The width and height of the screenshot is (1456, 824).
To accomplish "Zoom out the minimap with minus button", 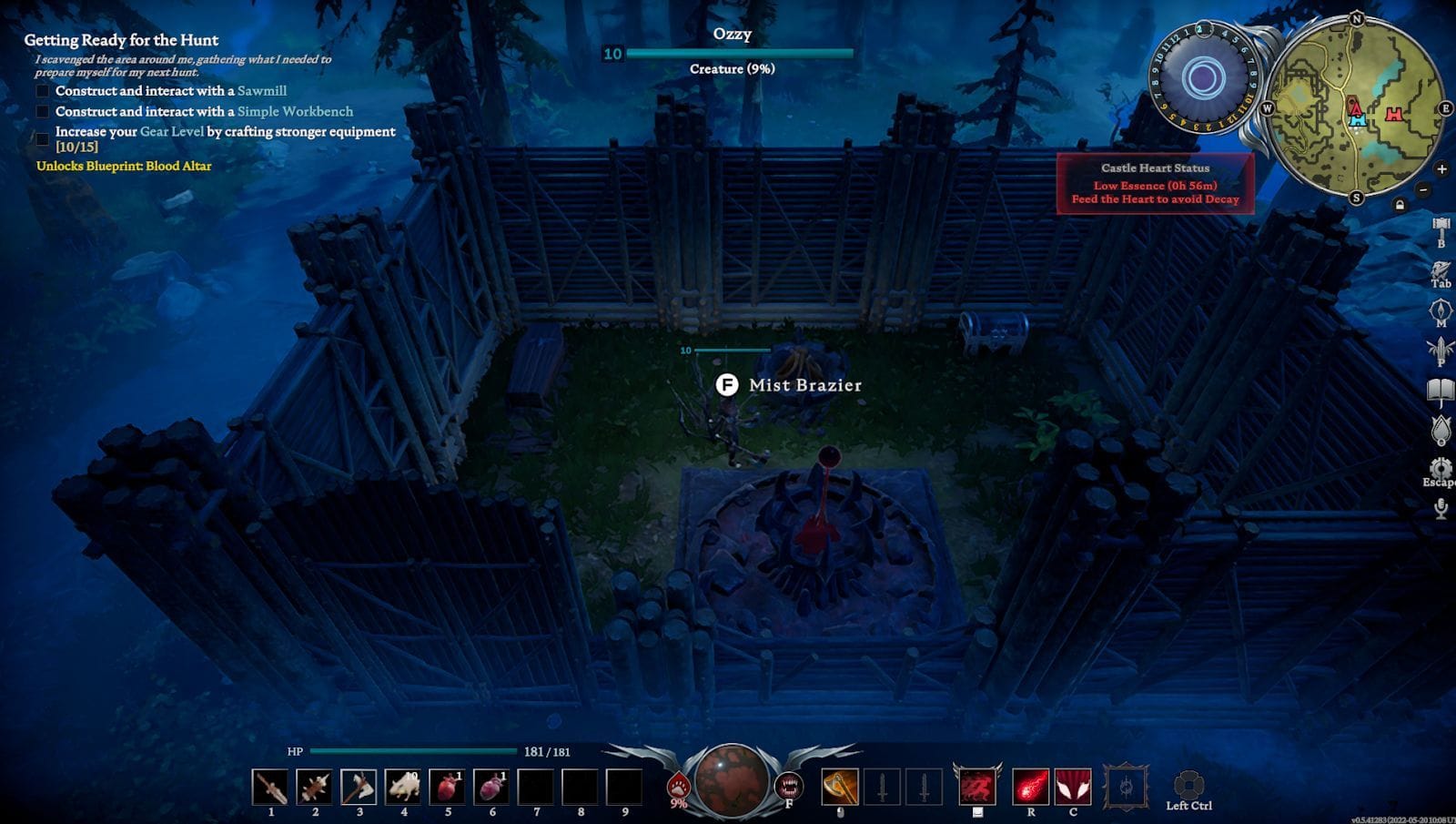I will [x=1422, y=189].
